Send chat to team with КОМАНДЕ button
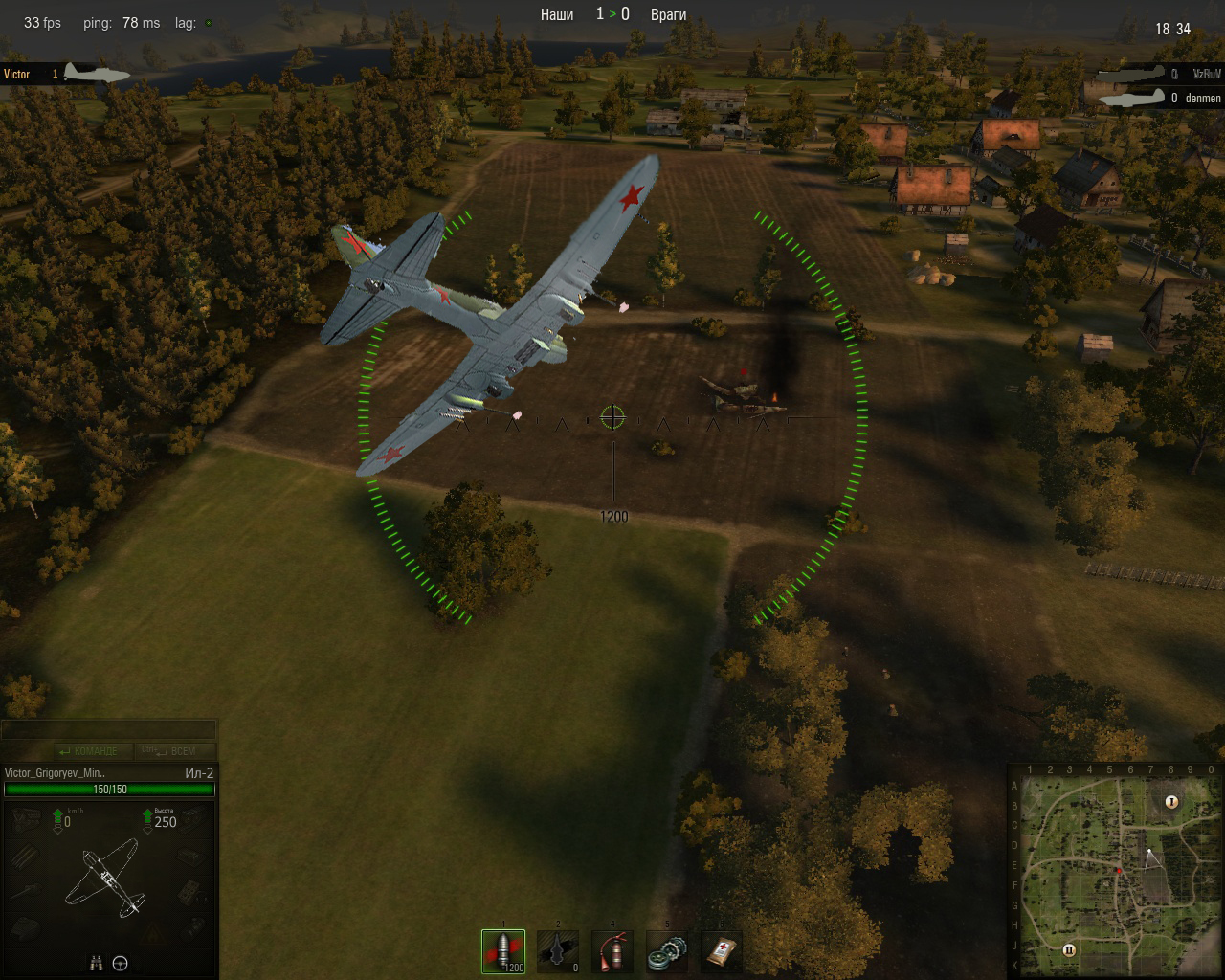 (92, 751)
